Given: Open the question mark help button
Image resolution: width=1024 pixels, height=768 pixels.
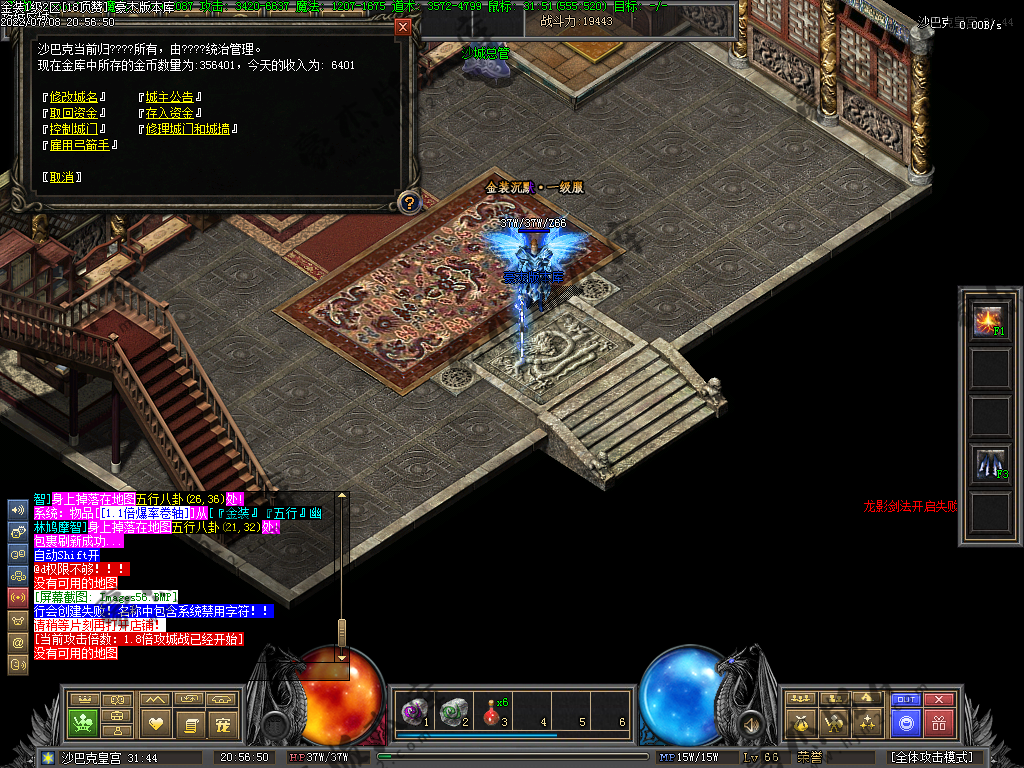Looking at the screenshot, I should pyautogui.click(x=408, y=203).
